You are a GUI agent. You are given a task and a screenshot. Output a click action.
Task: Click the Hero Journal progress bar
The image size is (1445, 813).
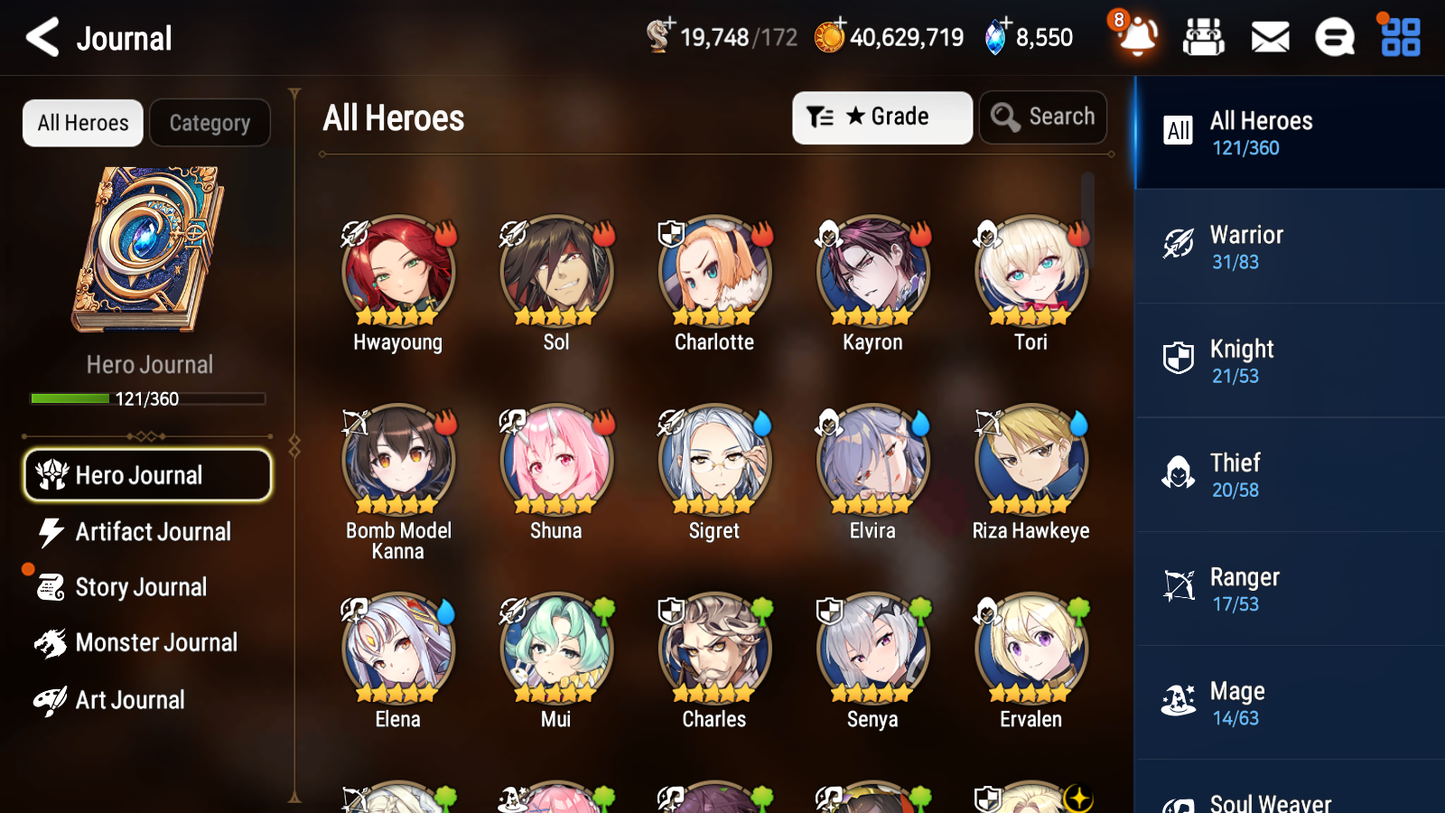coord(149,398)
